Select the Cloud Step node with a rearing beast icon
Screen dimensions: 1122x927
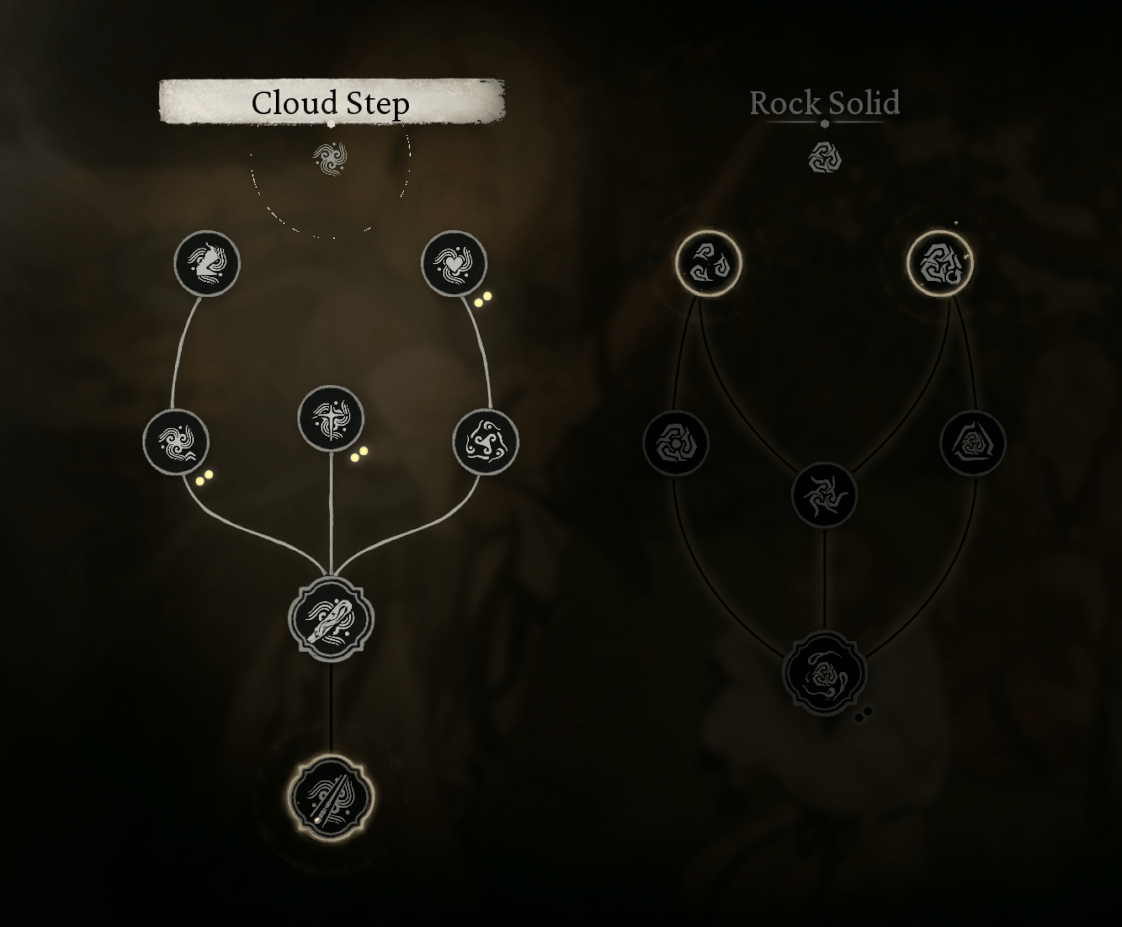click(207, 264)
